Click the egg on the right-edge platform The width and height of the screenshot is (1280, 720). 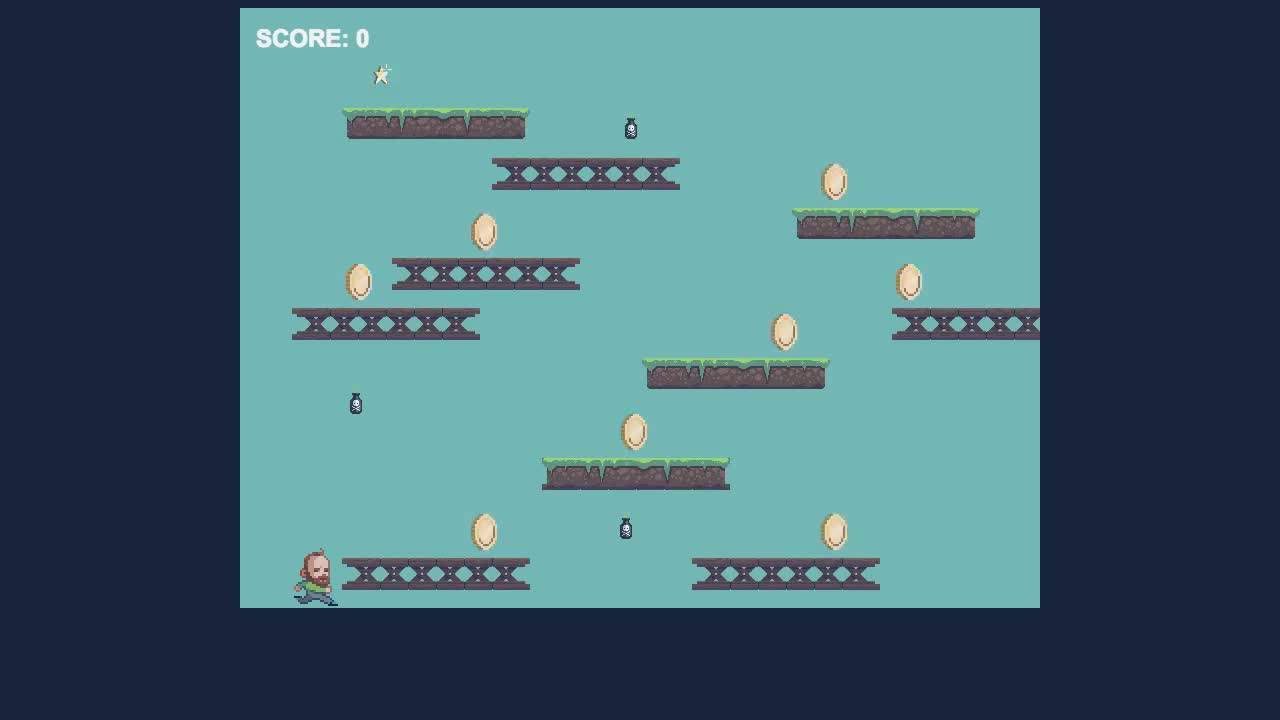click(910, 281)
